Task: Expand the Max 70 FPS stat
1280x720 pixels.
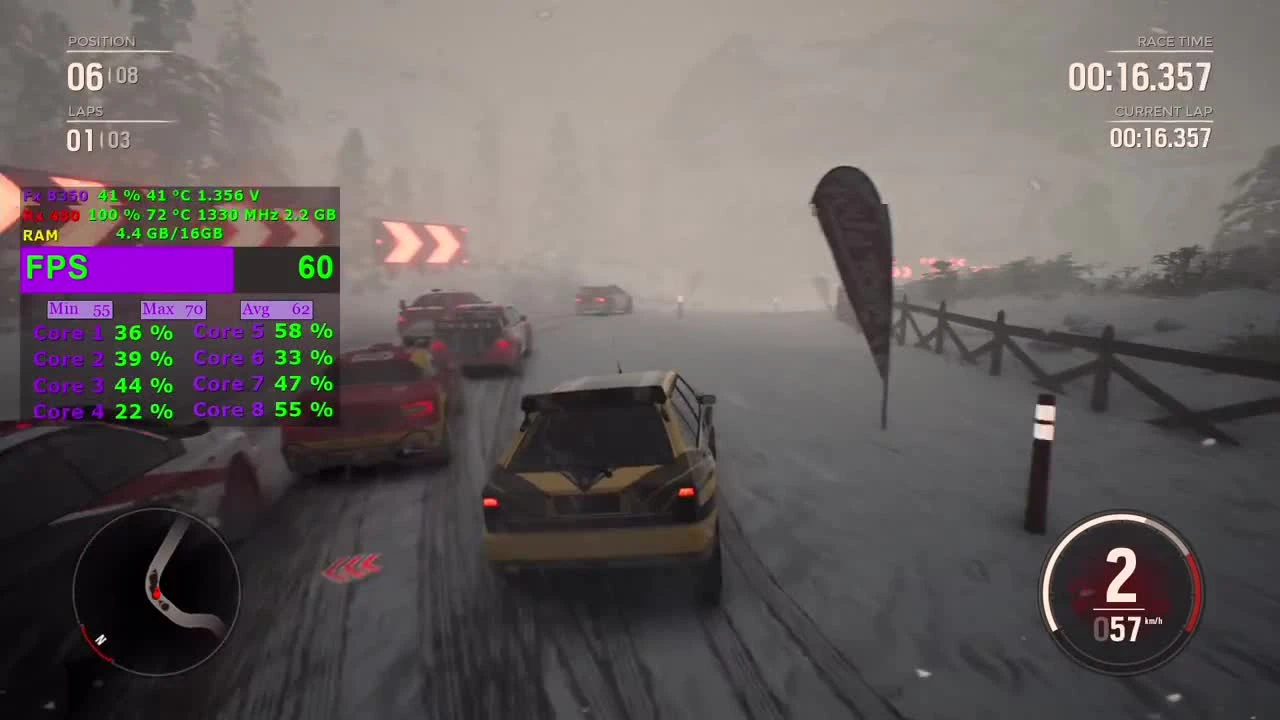Action: pyautogui.click(x=172, y=309)
